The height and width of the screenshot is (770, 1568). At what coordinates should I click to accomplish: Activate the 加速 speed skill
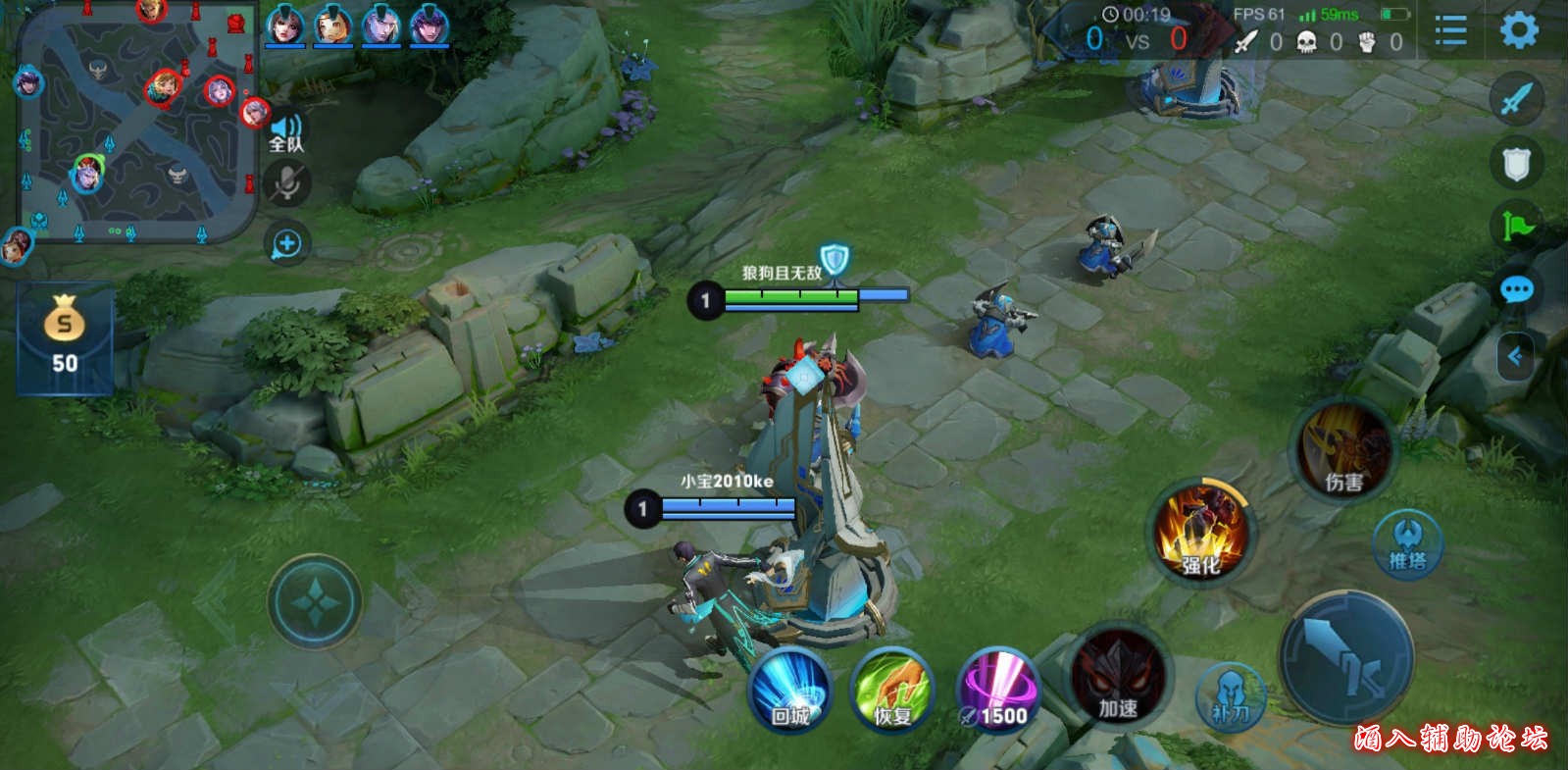coord(1118,677)
